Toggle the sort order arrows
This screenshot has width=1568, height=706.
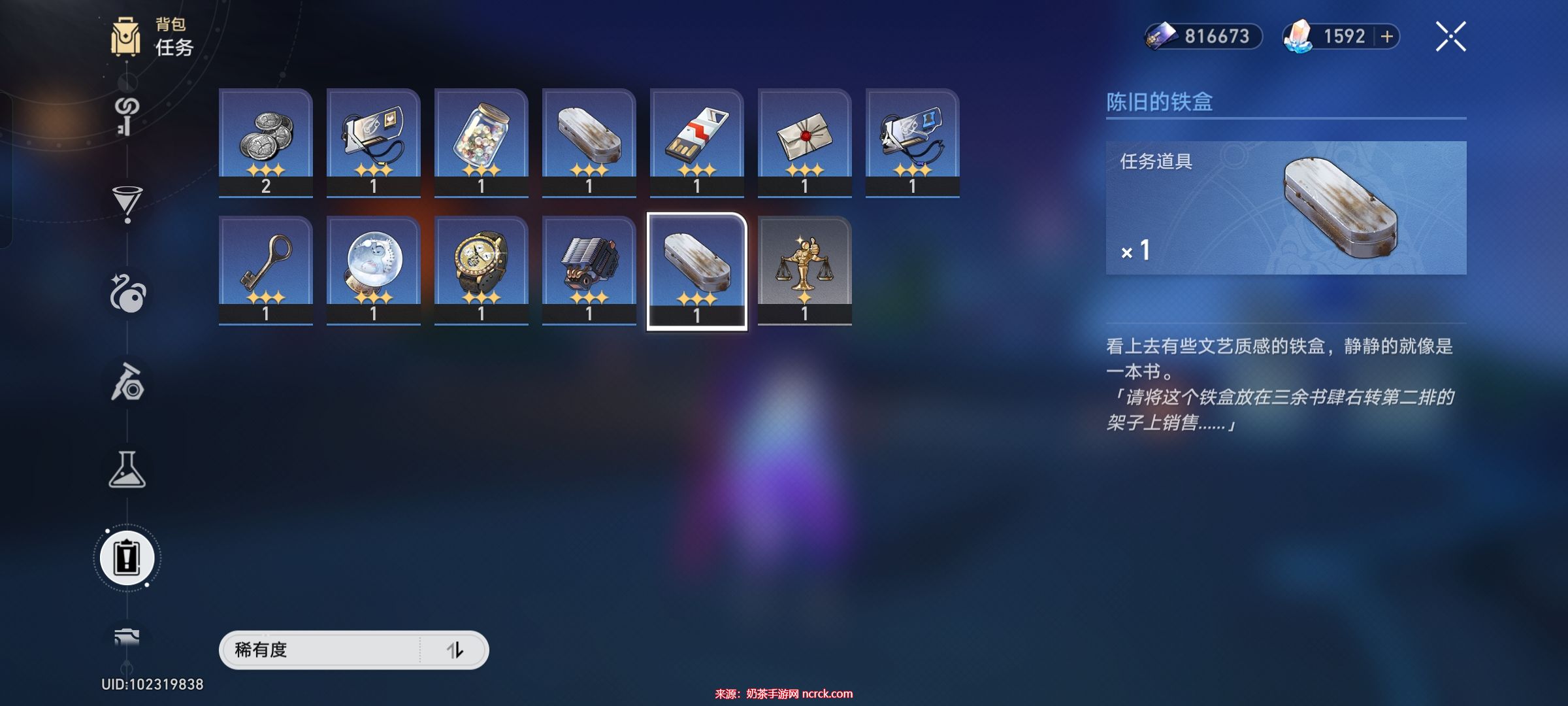pos(455,650)
